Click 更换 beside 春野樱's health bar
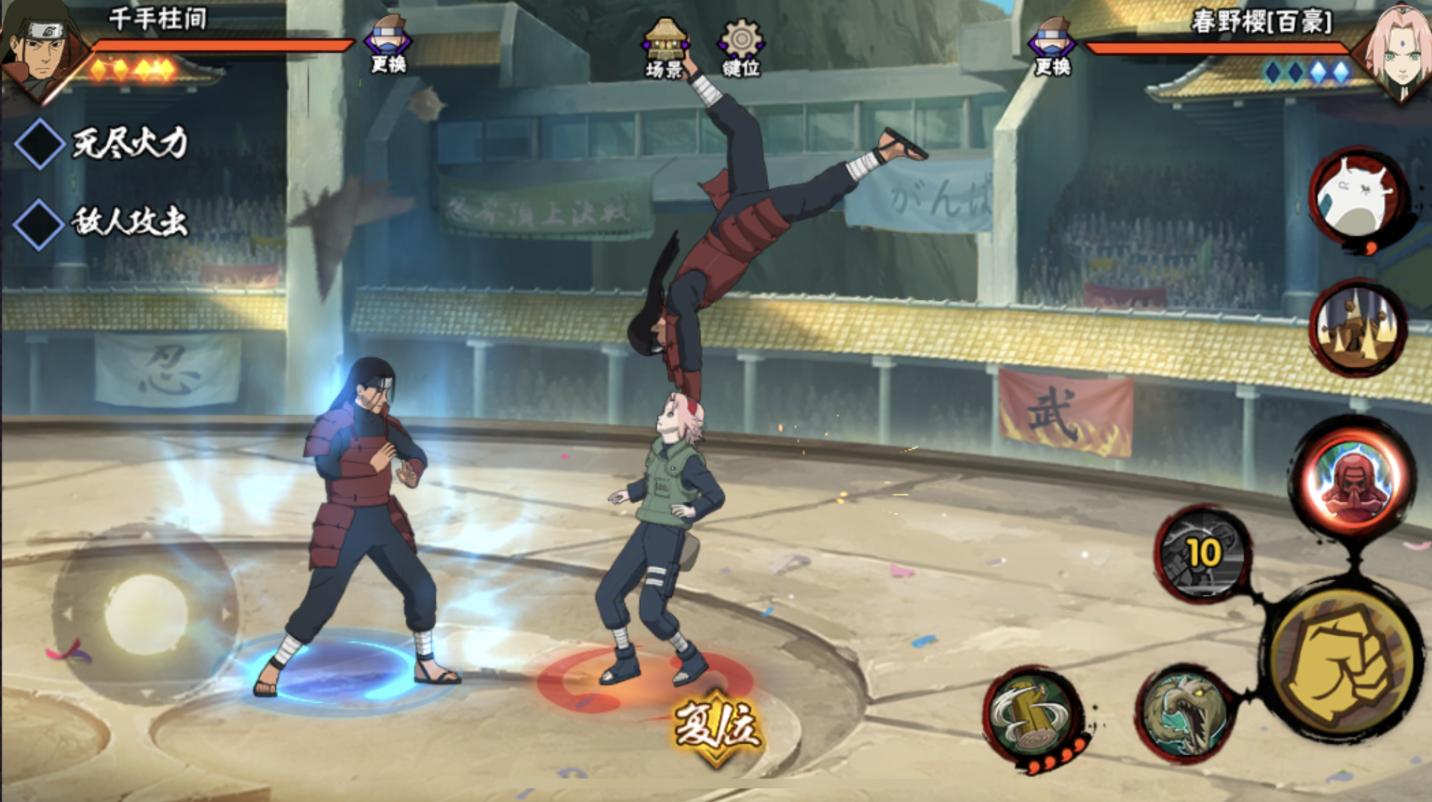The image size is (1432, 802). click(1052, 45)
